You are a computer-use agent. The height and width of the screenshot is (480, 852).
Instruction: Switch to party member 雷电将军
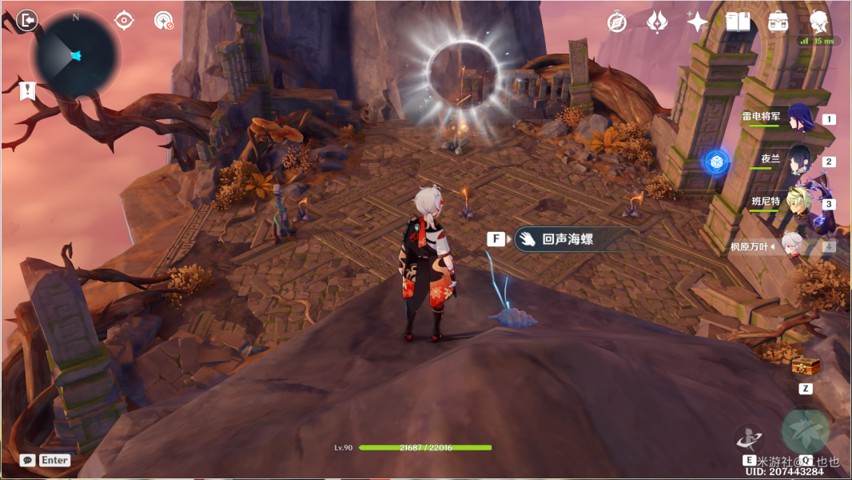798,118
